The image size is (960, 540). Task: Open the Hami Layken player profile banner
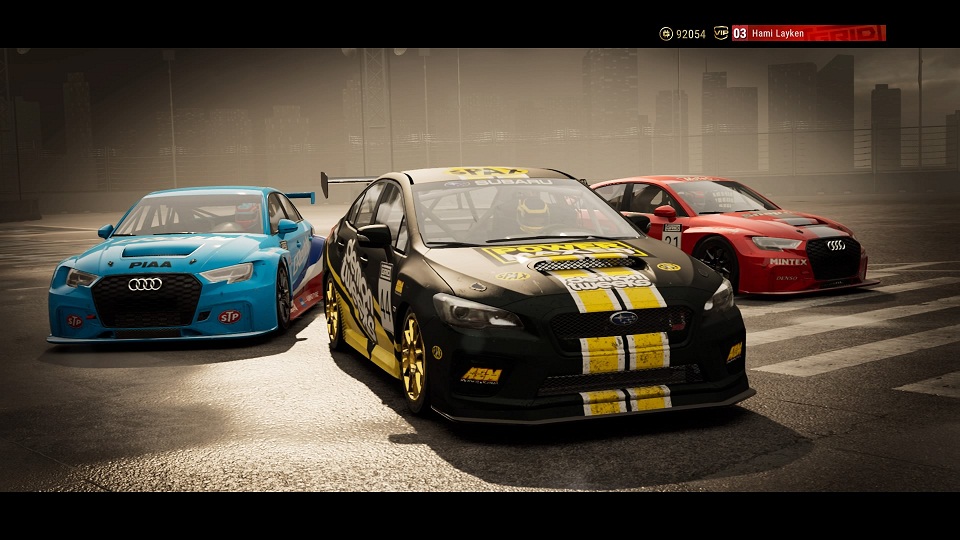[808, 33]
